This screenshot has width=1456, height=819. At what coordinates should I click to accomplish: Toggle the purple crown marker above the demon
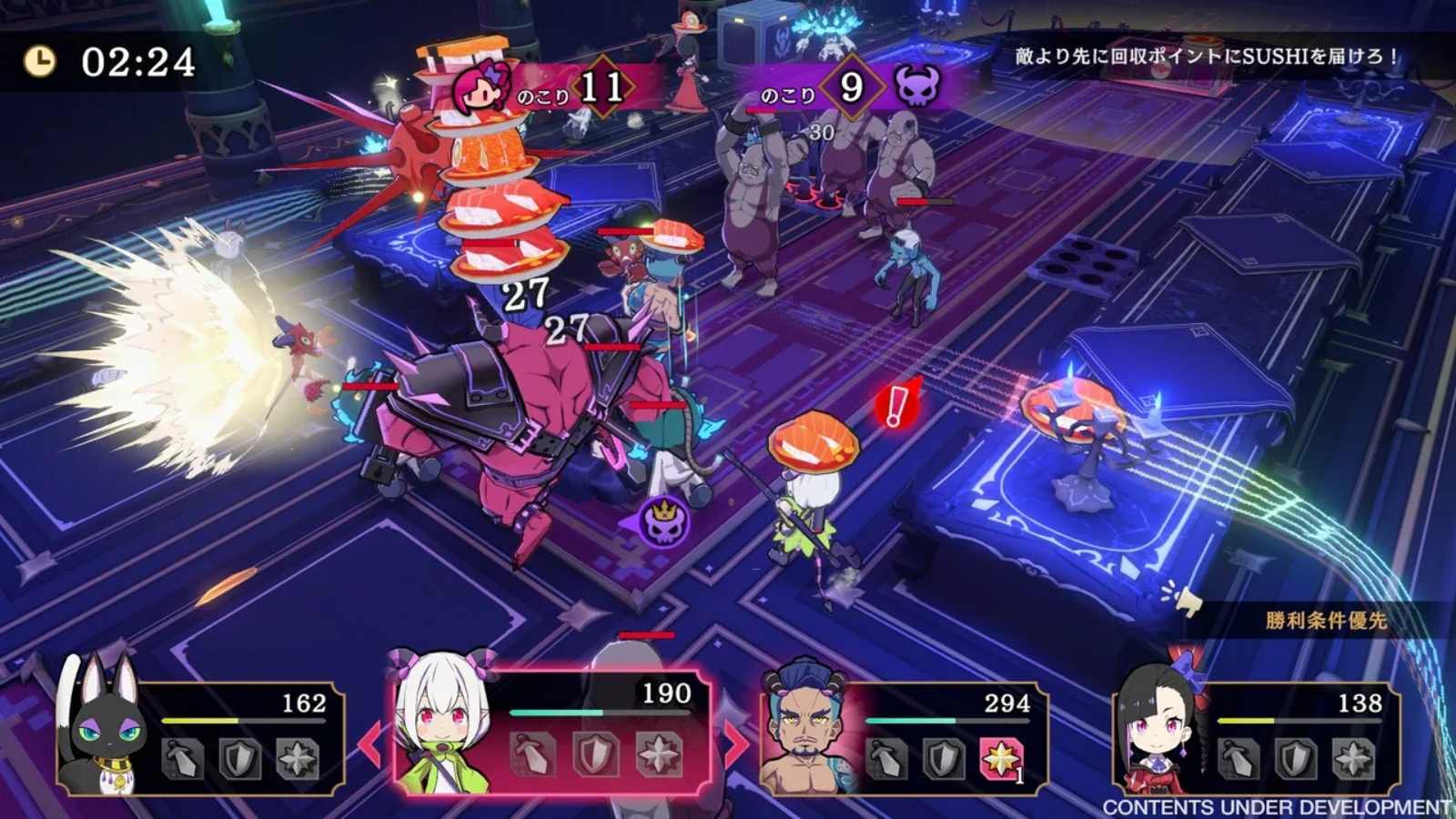coord(665,521)
